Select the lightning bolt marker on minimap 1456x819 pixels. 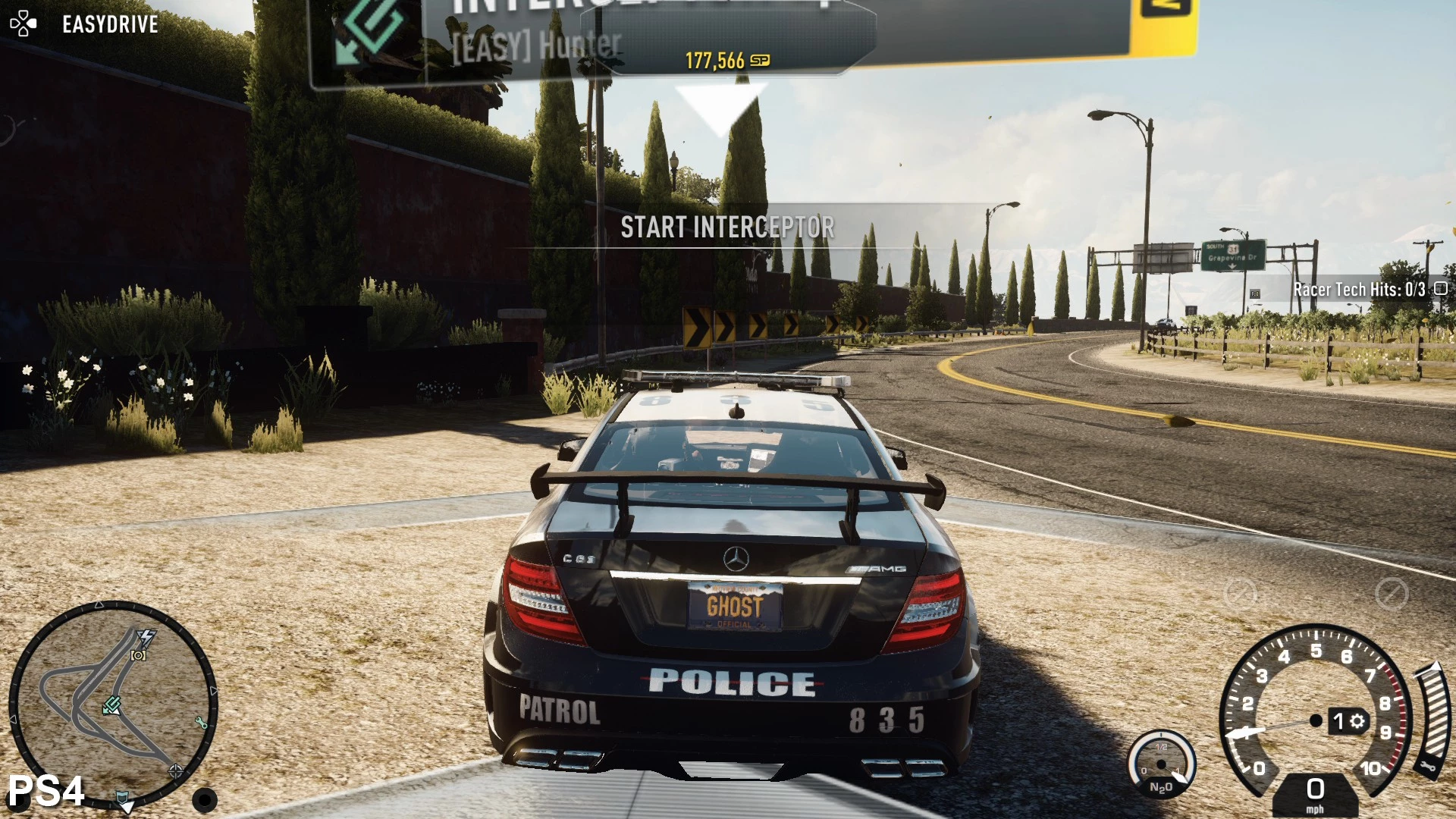(146, 637)
